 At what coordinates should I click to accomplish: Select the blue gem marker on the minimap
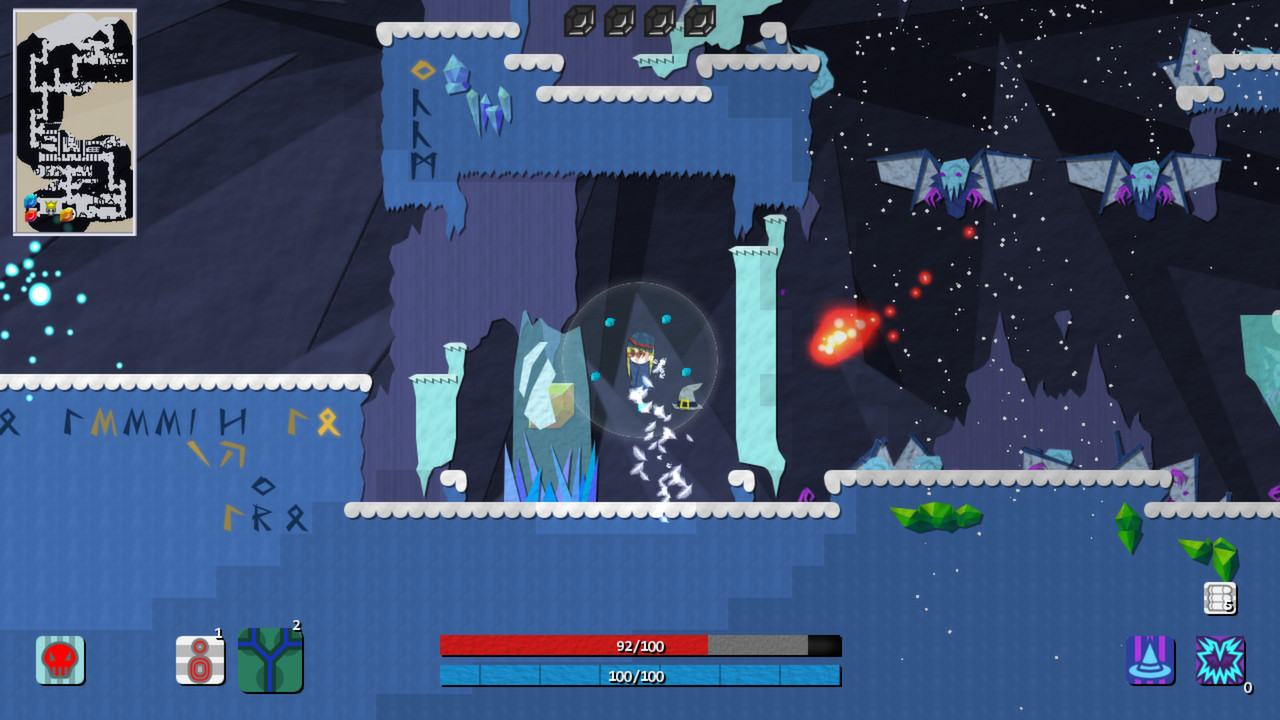tap(30, 201)
